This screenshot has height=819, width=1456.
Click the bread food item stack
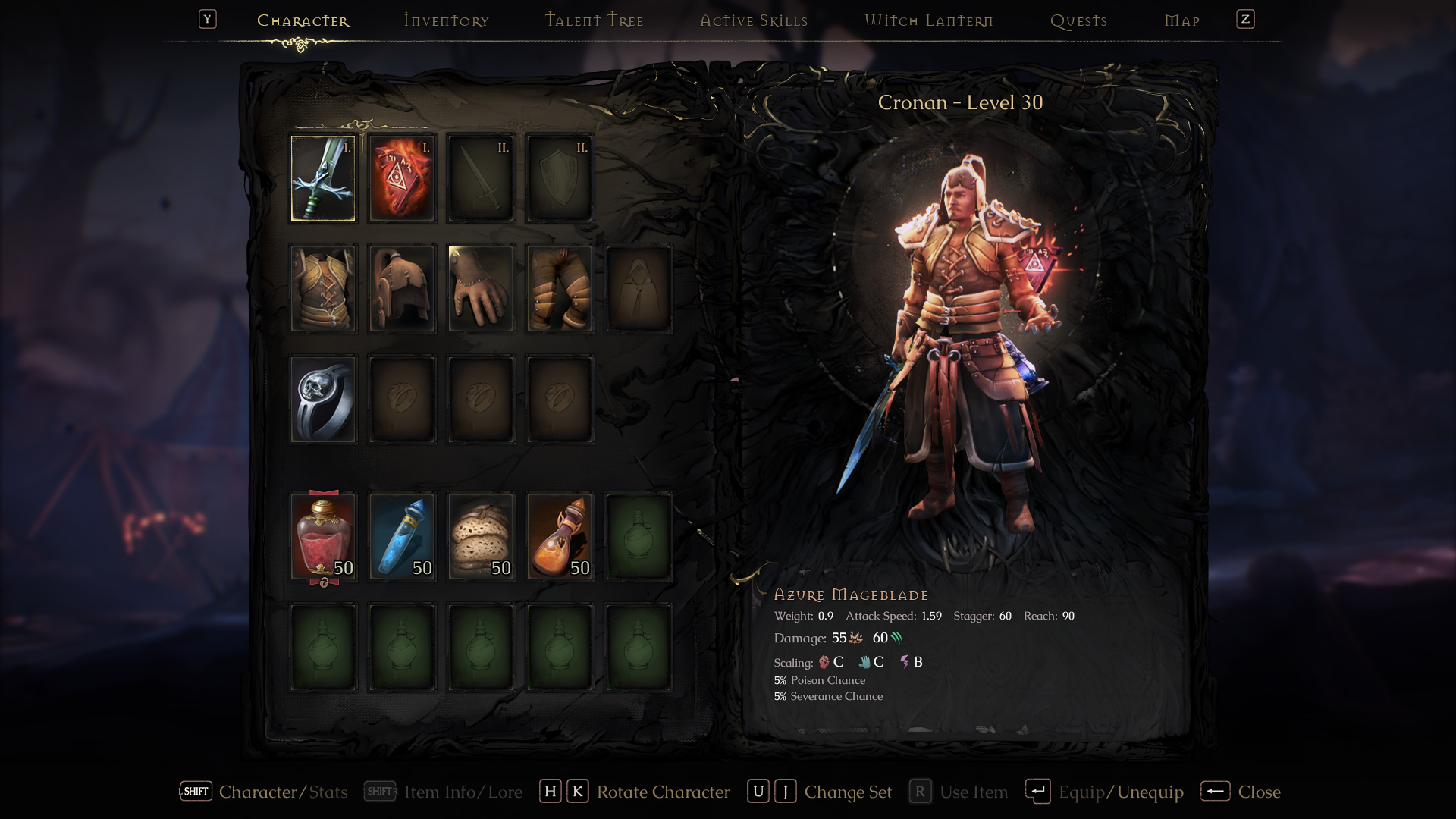[x=481, y=536]
